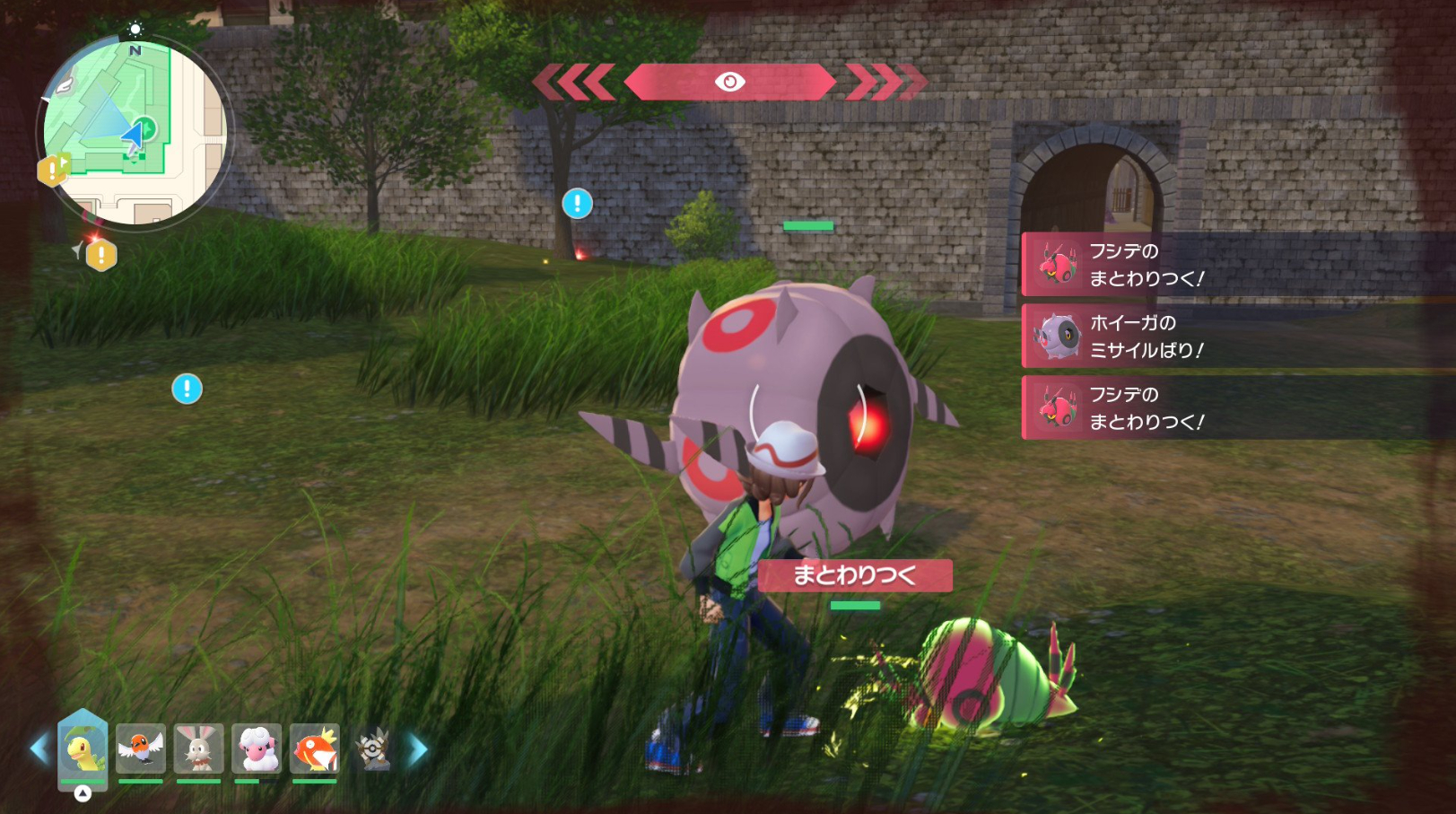
Task: Select Chikorita in the party bar
Action: (x=83, y=748)
